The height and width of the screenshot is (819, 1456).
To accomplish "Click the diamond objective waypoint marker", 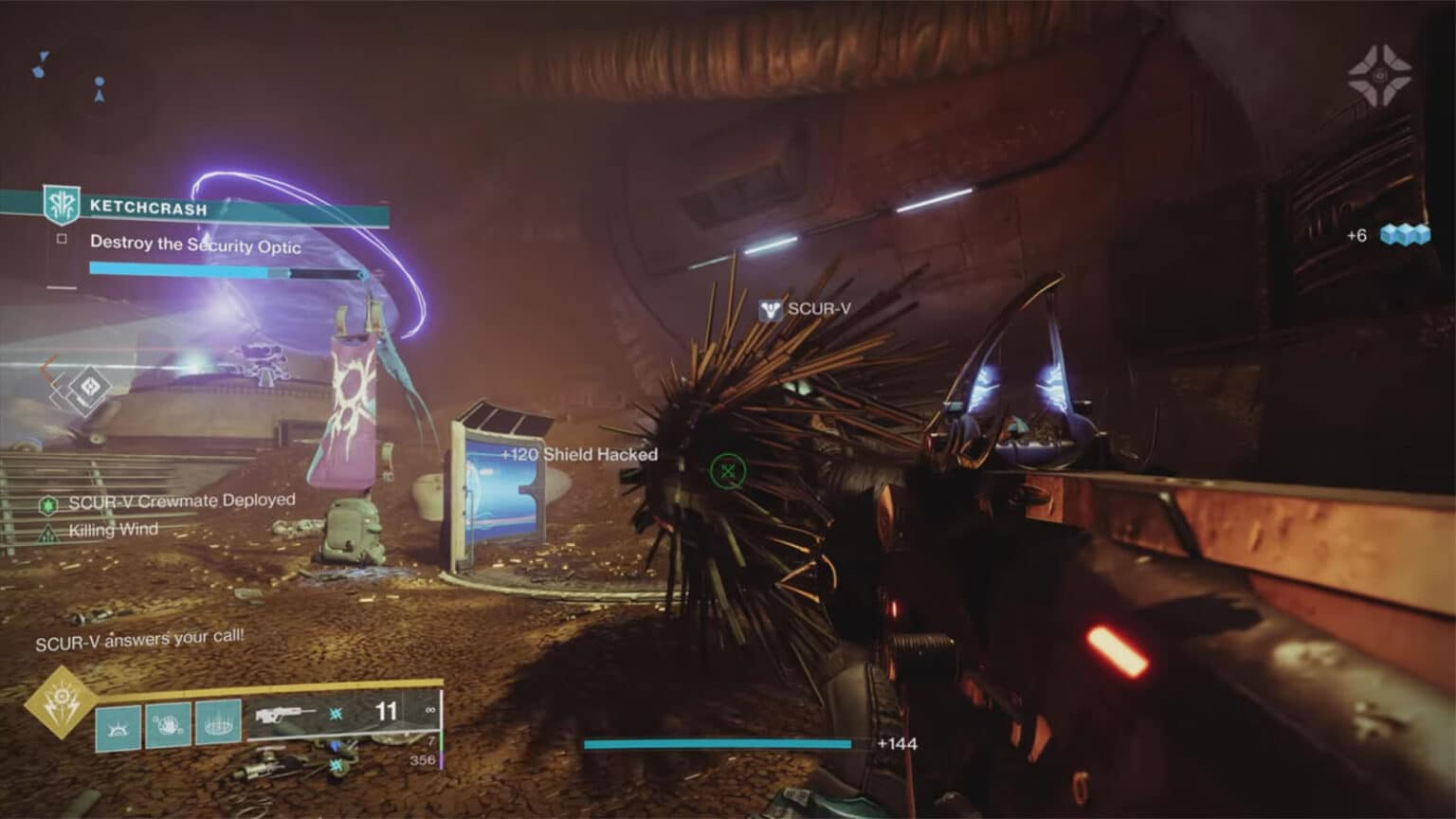I will (x=90, y=387).
